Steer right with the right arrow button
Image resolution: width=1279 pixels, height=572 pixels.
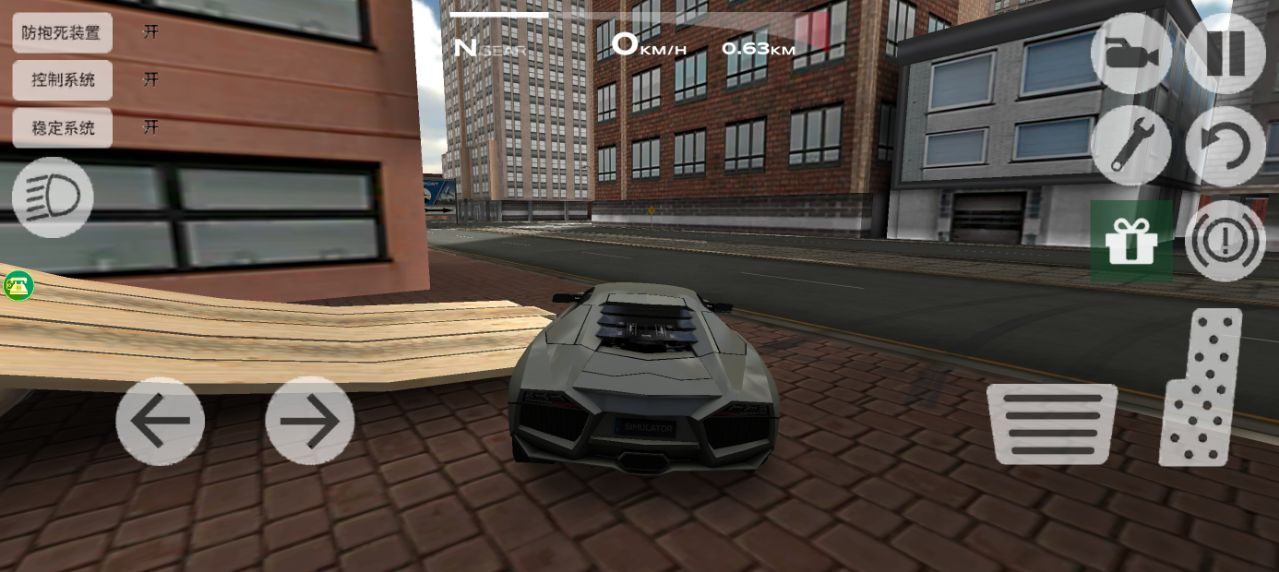pyautogui.click(x=310, y=421)
